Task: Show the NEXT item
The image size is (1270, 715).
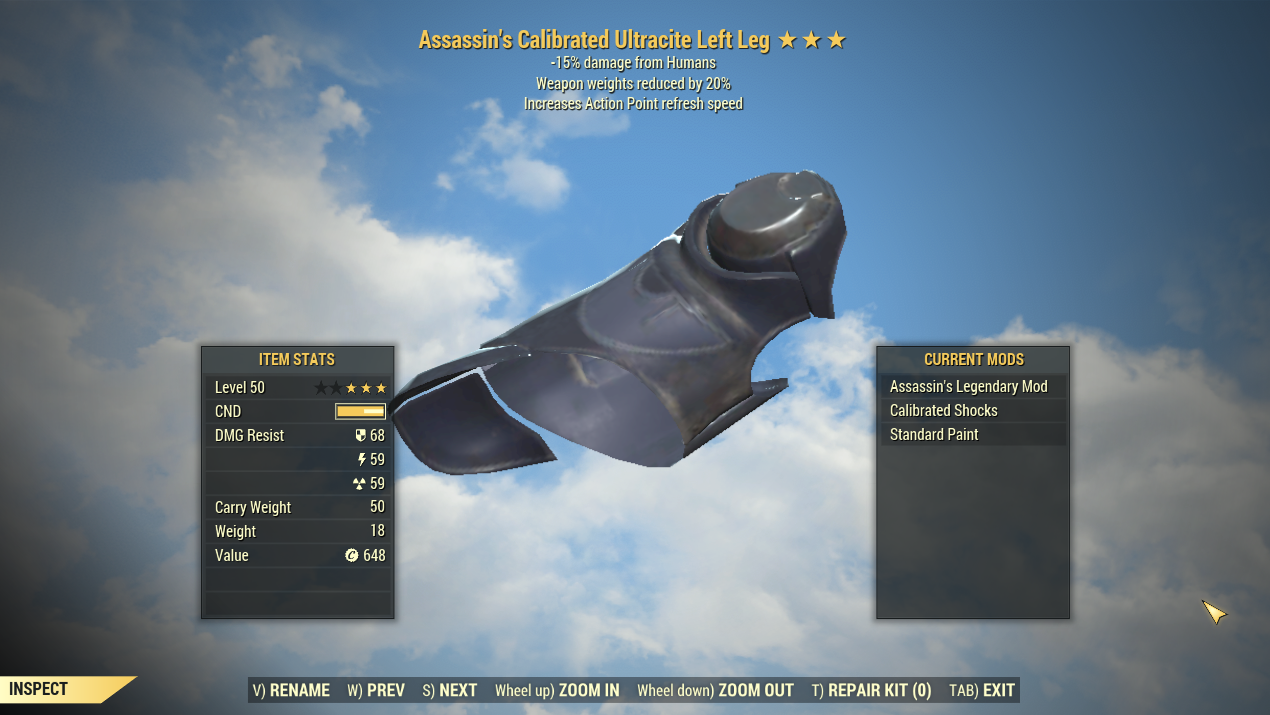Action: pos(449,690)
